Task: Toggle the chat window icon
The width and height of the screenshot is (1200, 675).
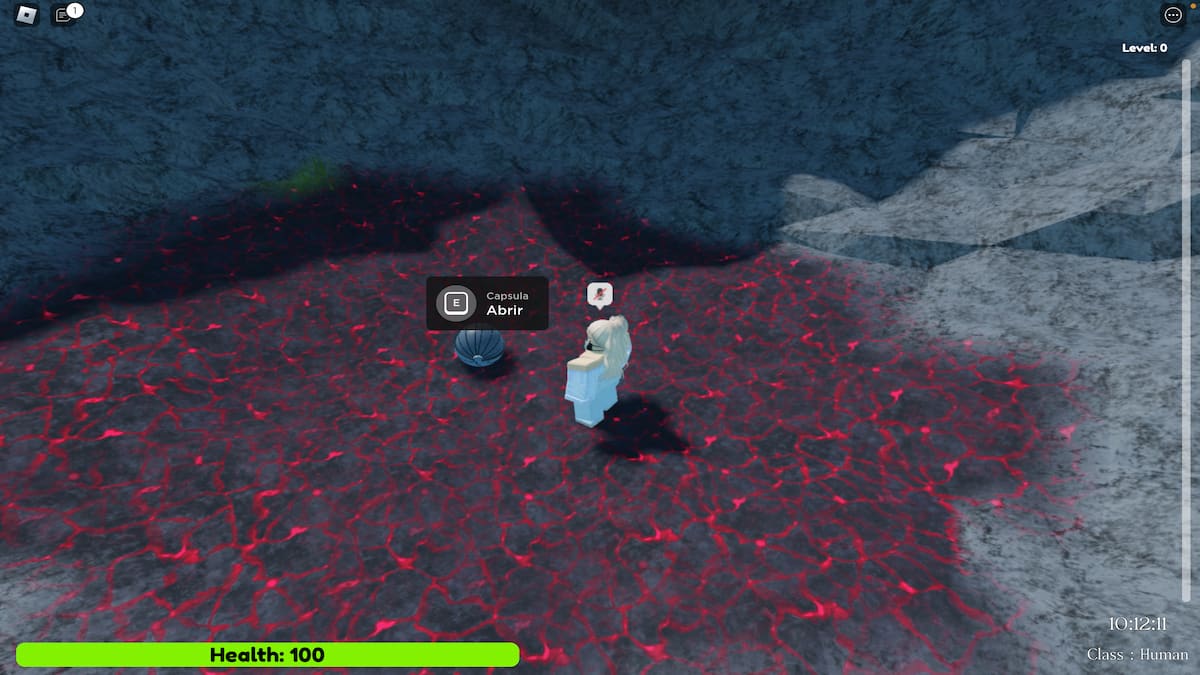Action: point(64,15)
